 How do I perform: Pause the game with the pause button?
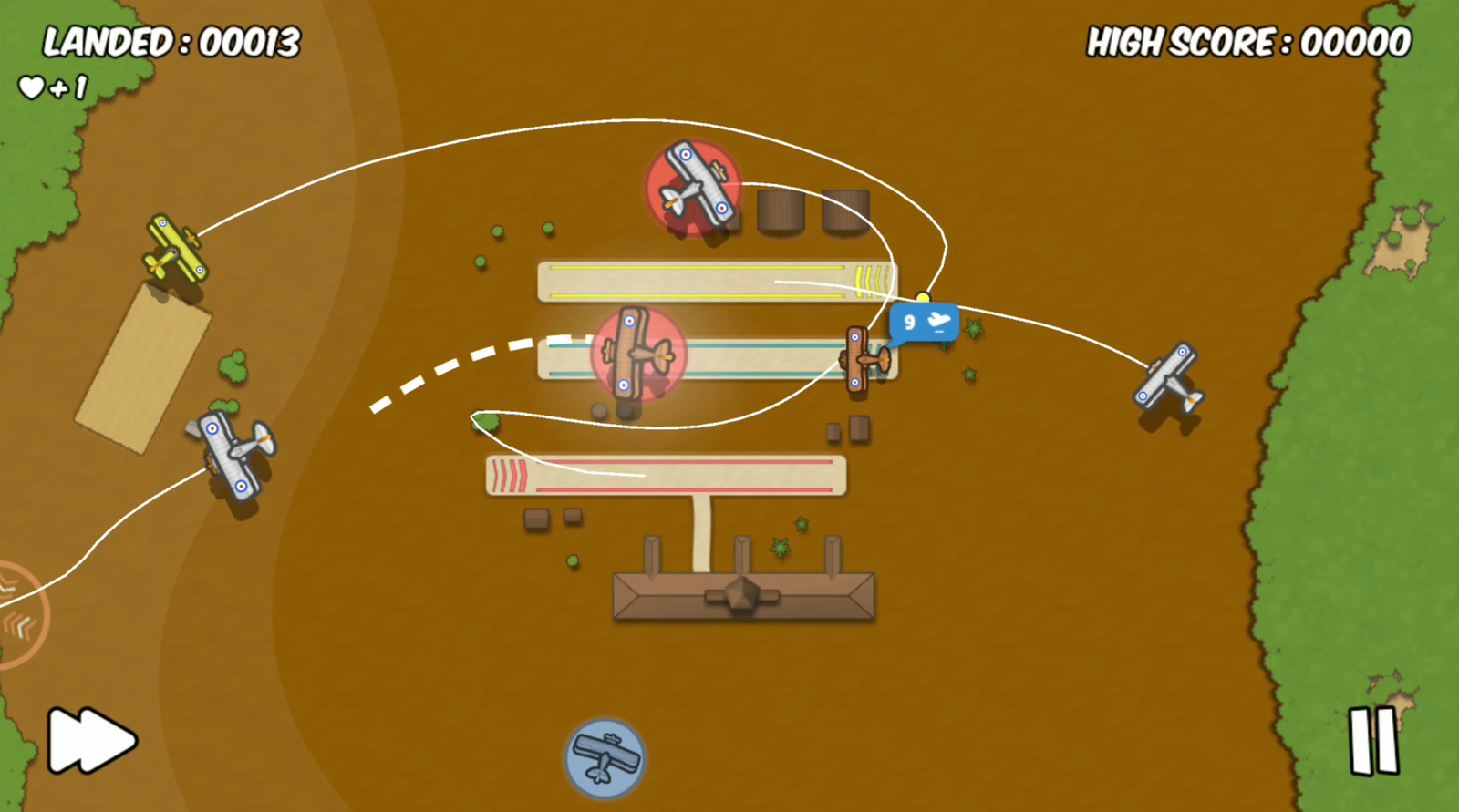(1373, 740)
